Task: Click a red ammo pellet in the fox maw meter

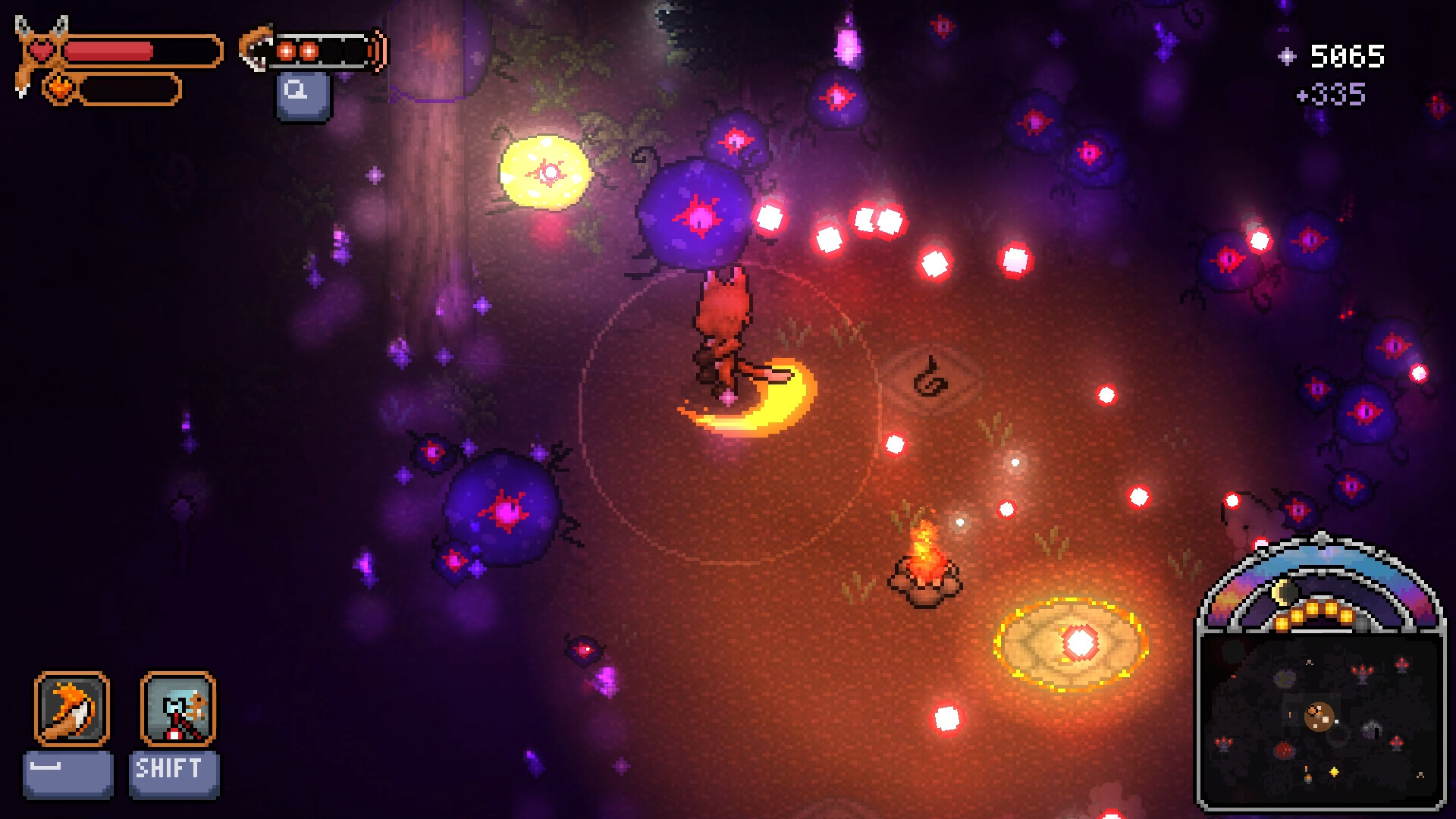Action: click(287, 49)
